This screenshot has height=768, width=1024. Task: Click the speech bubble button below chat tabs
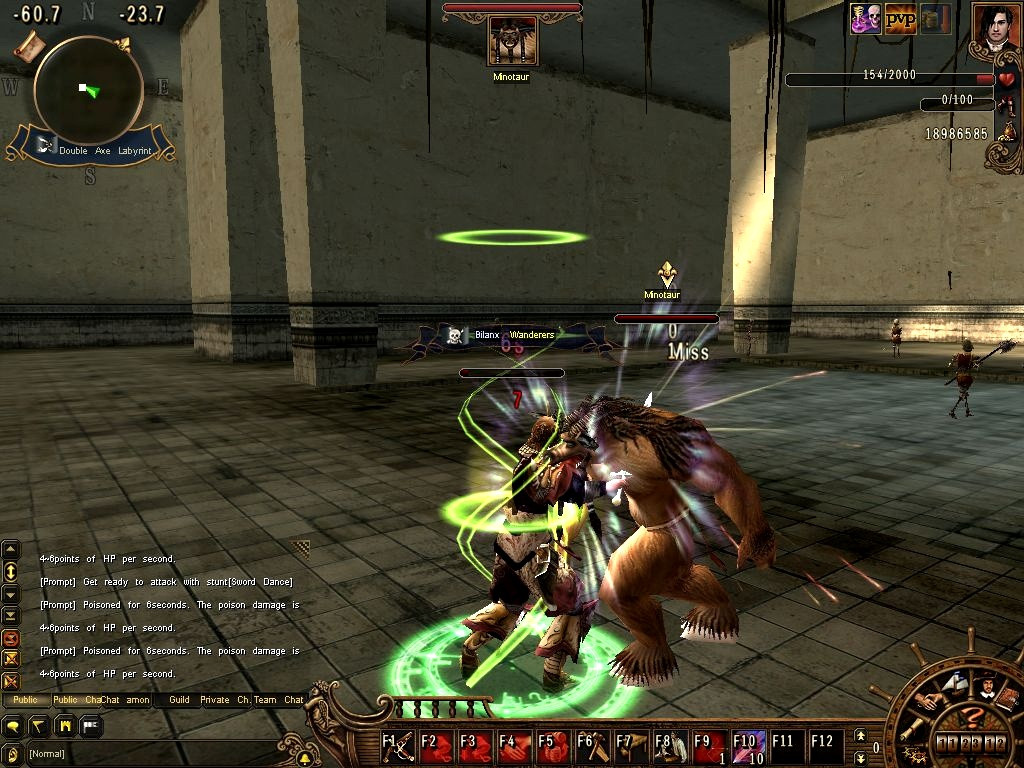15,725
